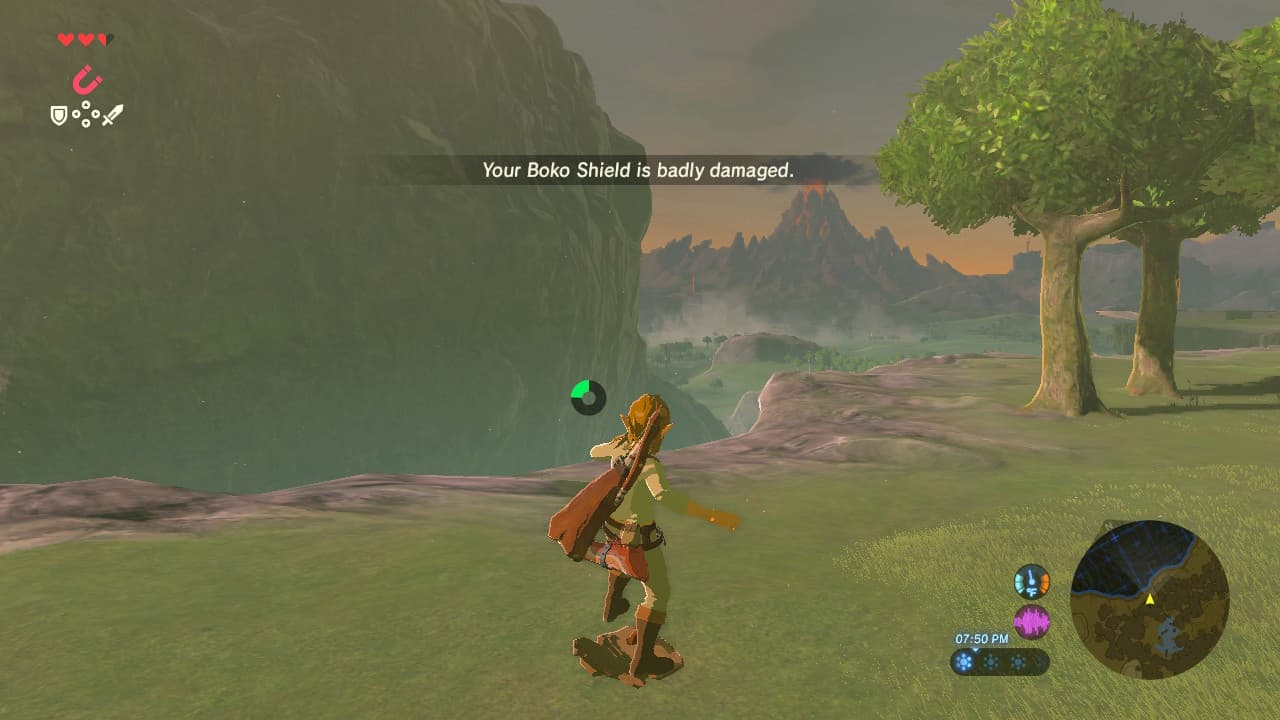Select the Magnesis rune icon
The image size is (1280, 720).
coord(85,79)
